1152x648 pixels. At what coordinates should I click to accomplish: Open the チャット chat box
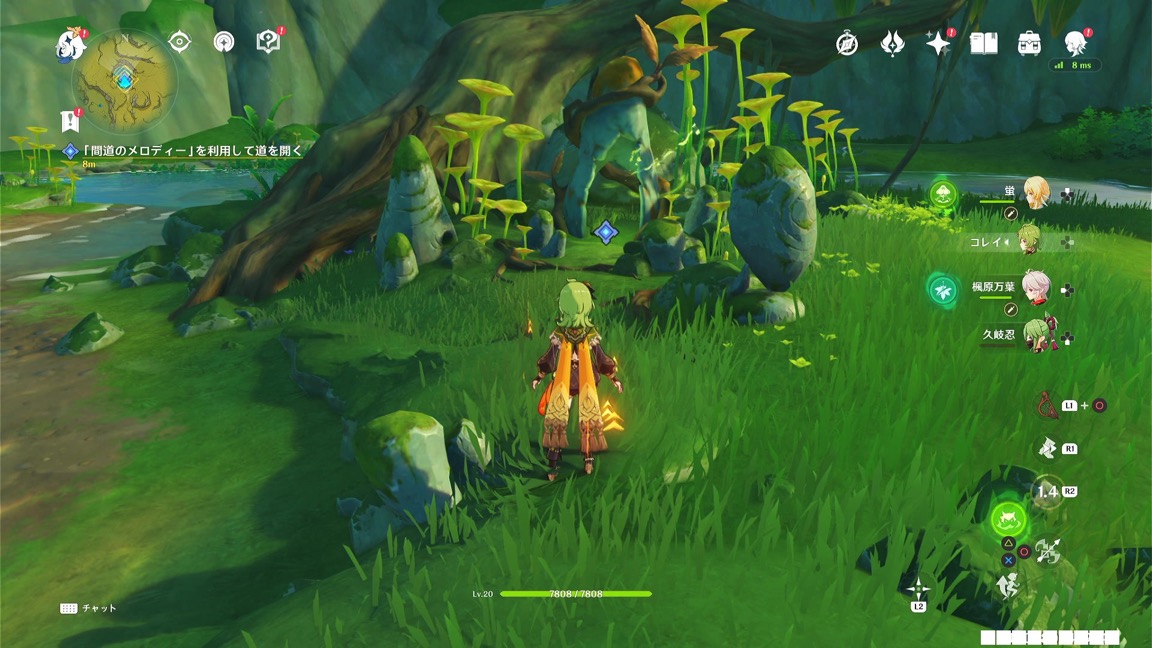(88, 608)
